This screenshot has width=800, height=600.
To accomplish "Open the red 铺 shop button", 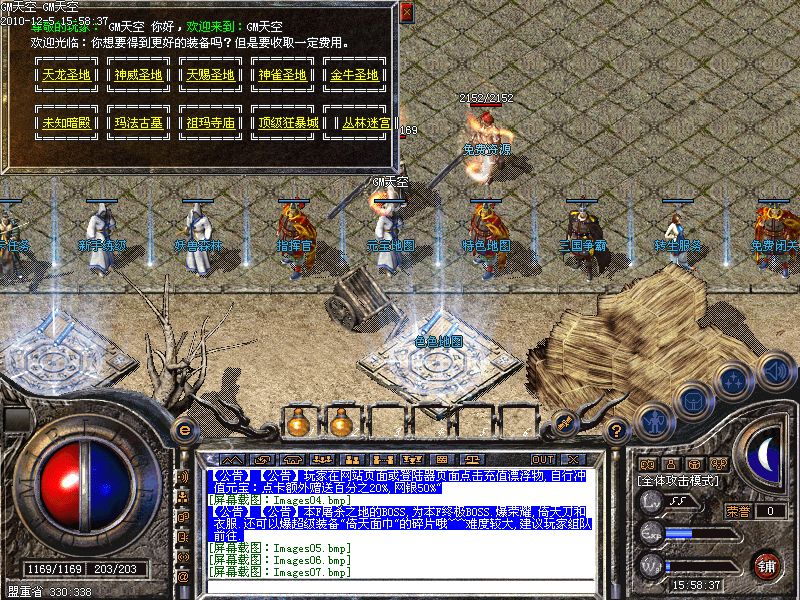I will 767,565.
